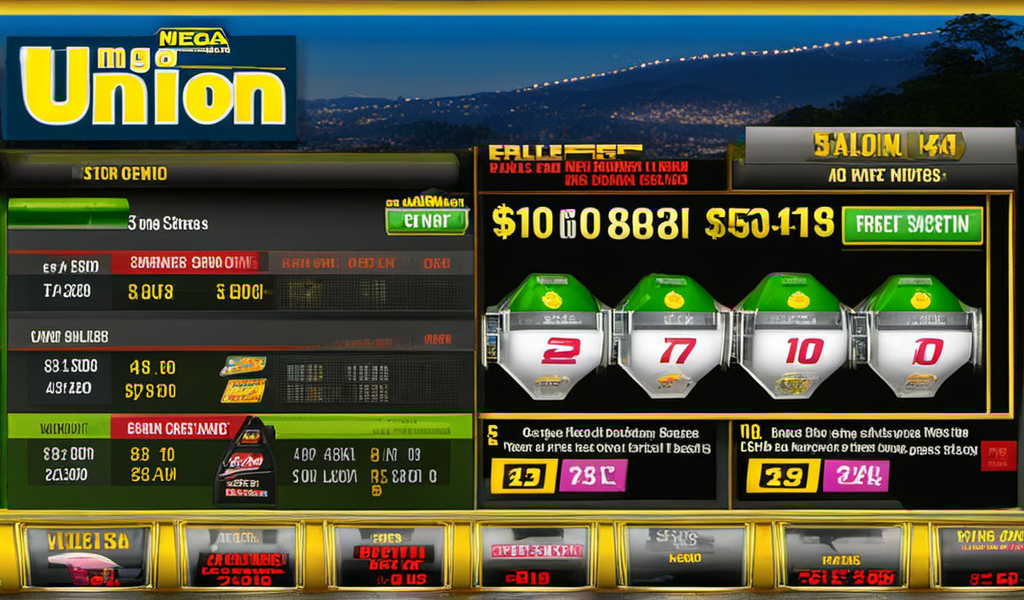Open the bottom thumbnail with pink banner
This screenshot has height=600, width=1024.
point(534,556)
